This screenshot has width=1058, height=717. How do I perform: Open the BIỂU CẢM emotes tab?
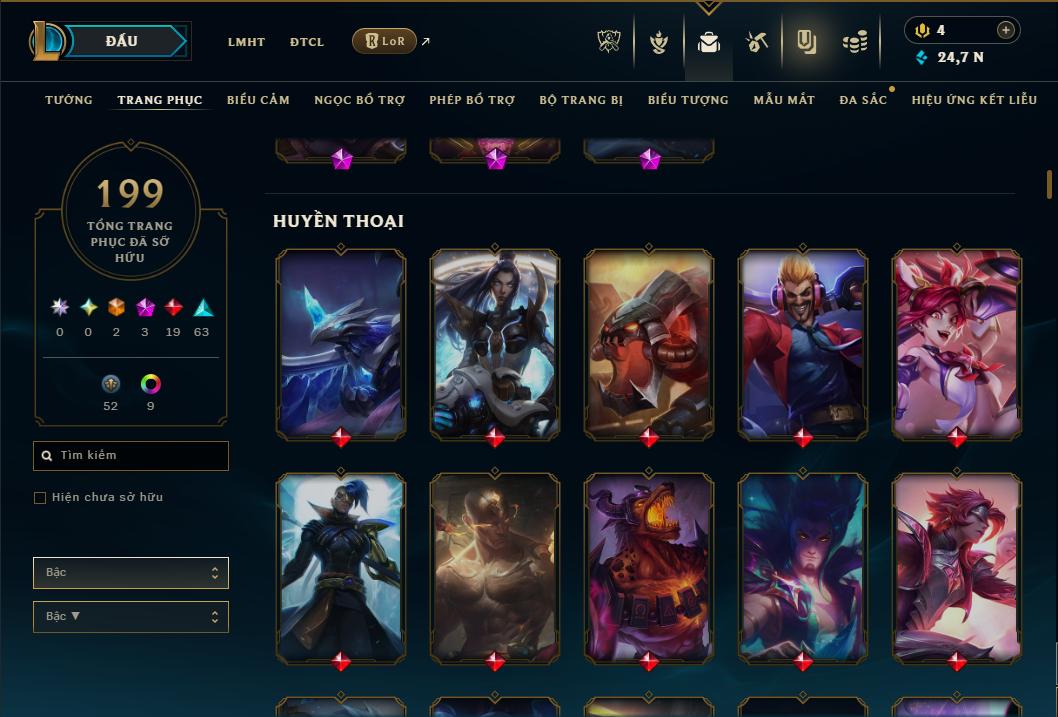click(258, 100)
